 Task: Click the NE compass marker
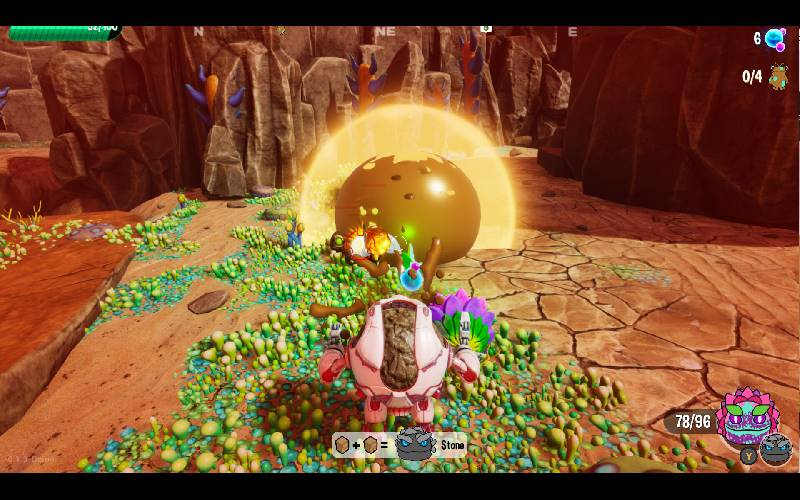click(x=385, y=32)
